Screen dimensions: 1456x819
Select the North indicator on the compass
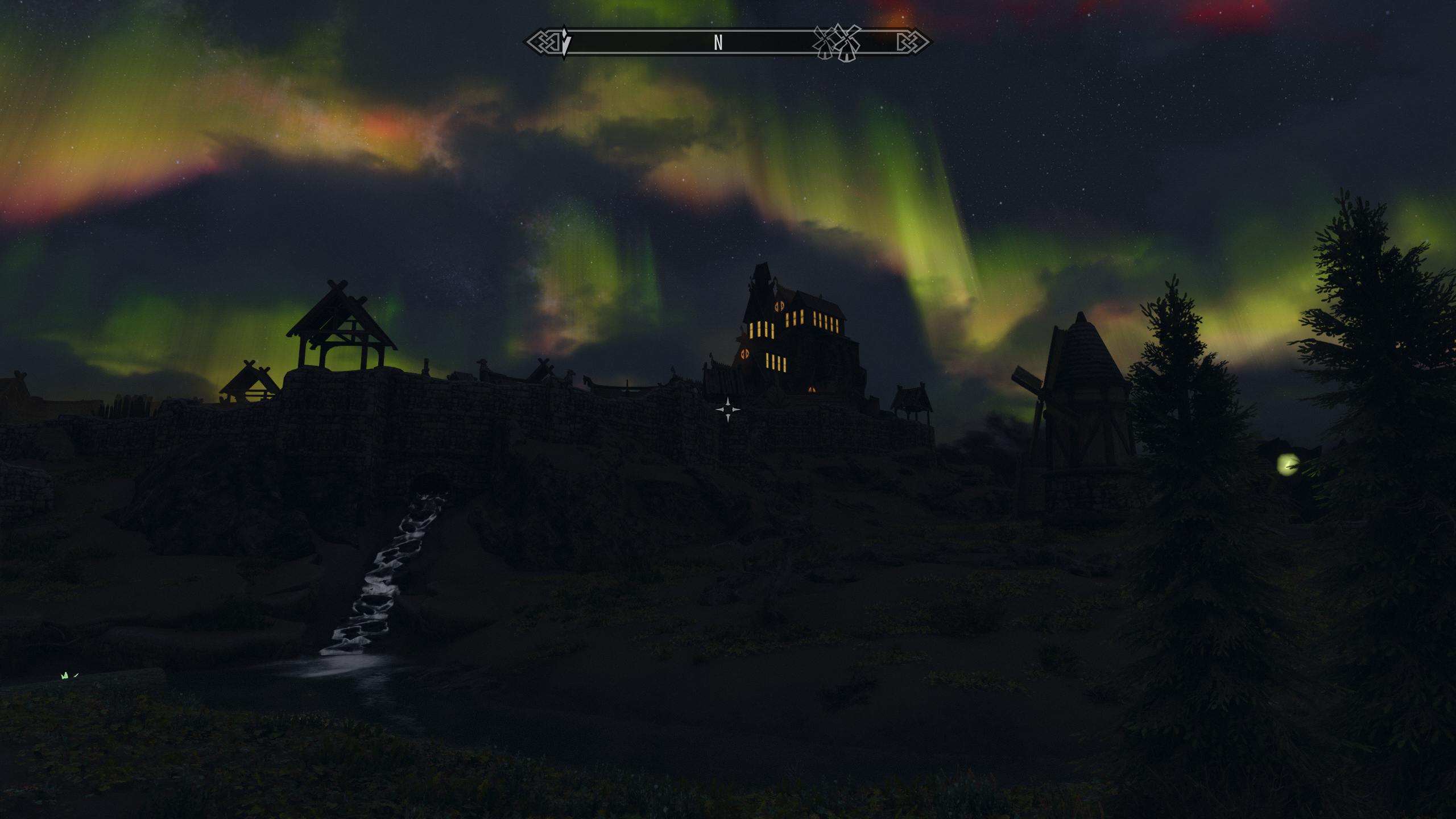pyautogui.click(x=718, y=43)
